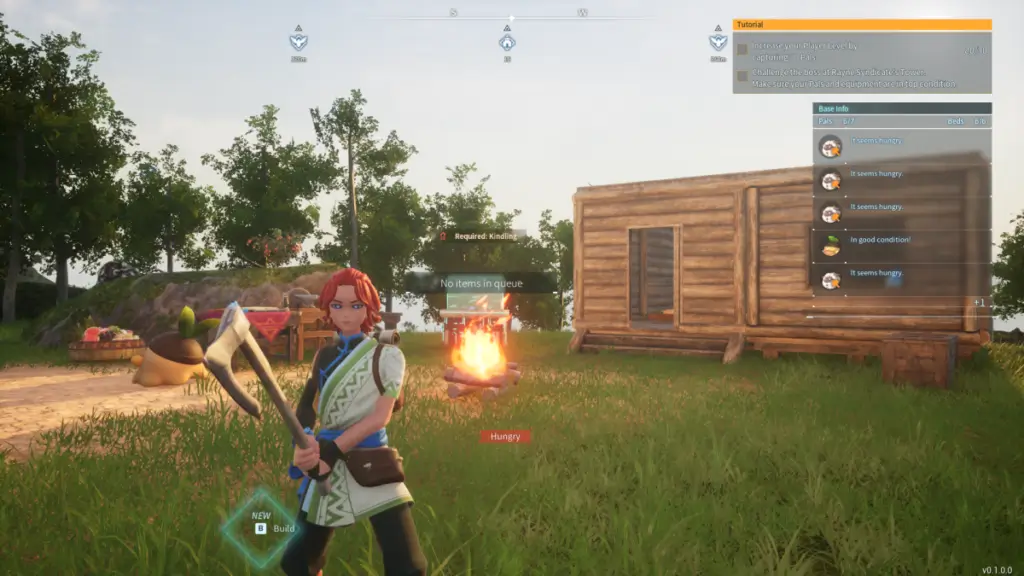Click the No items in queue campfire panel
This screenshot has width=1024, height=576.
coord(480,283)
